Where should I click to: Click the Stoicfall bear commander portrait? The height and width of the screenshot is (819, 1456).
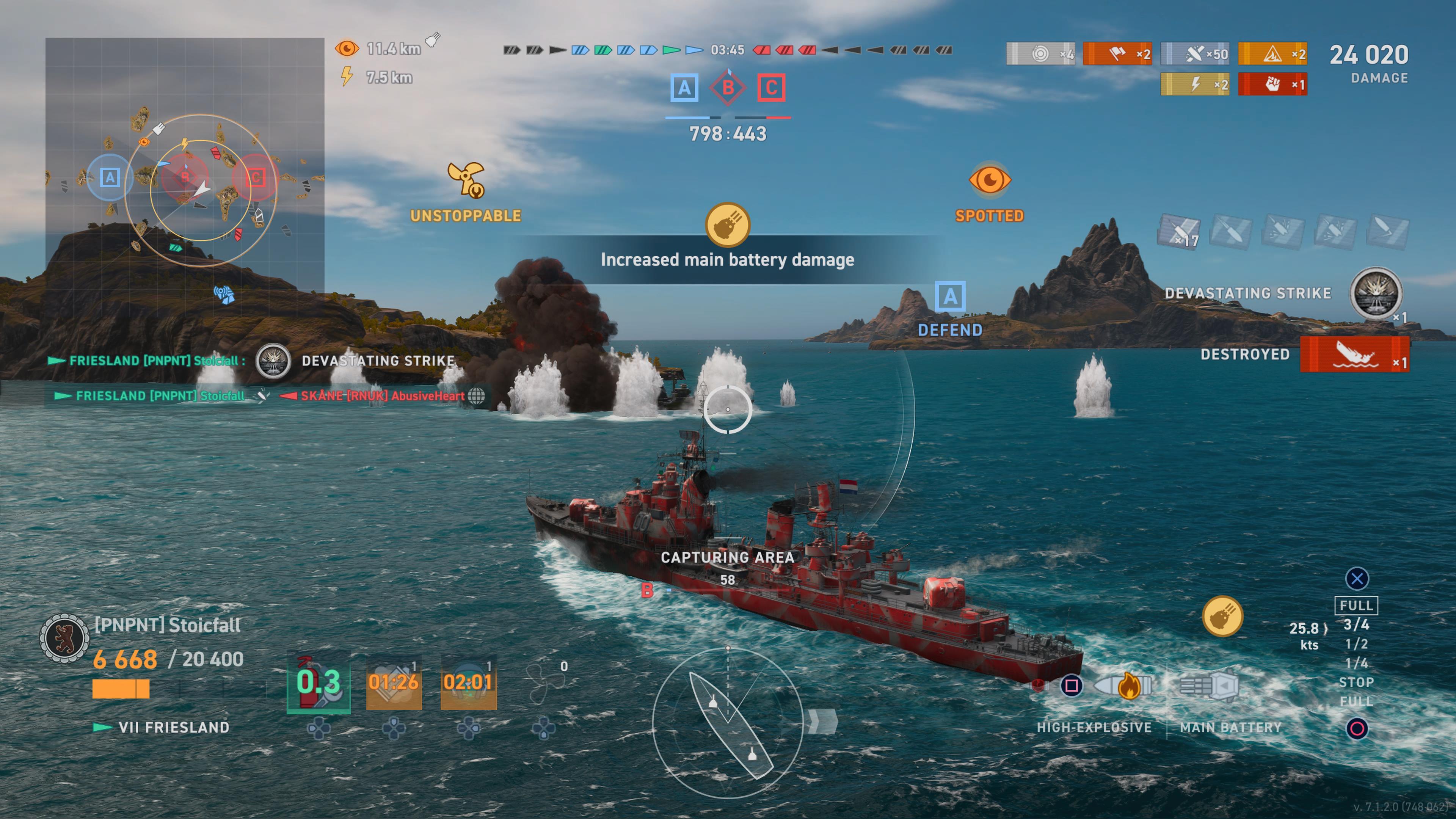click(64, 638)
